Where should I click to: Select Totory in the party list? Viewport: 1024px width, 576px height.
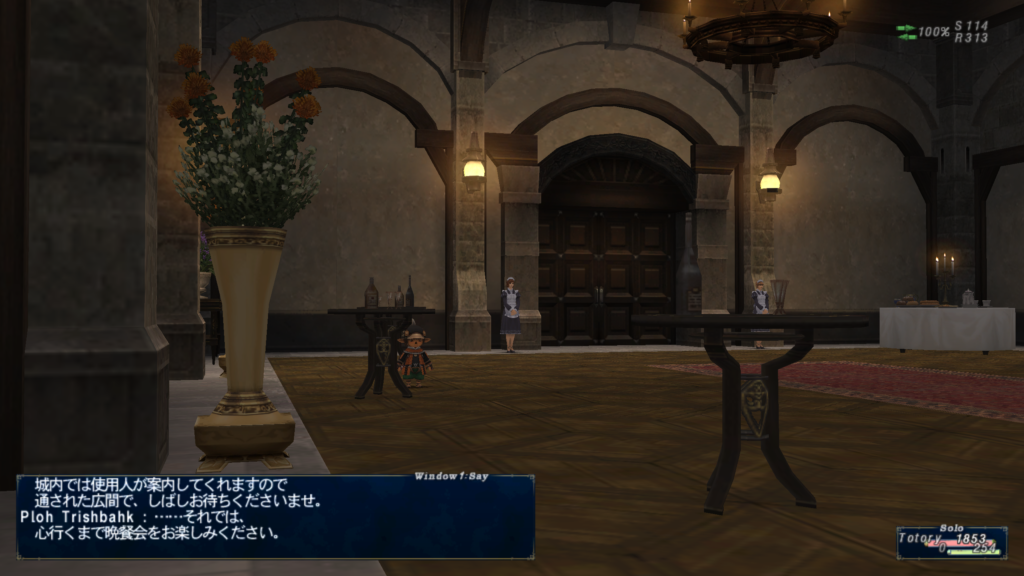click(x=922, y=538)
